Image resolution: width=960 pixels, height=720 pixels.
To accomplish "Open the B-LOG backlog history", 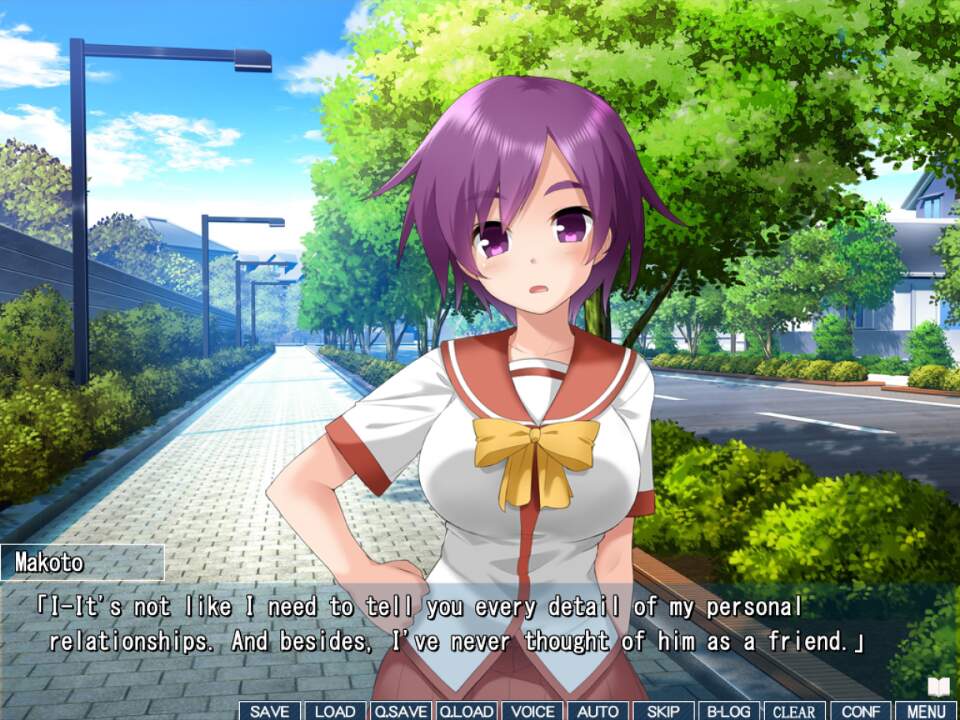I will point(729,711).
